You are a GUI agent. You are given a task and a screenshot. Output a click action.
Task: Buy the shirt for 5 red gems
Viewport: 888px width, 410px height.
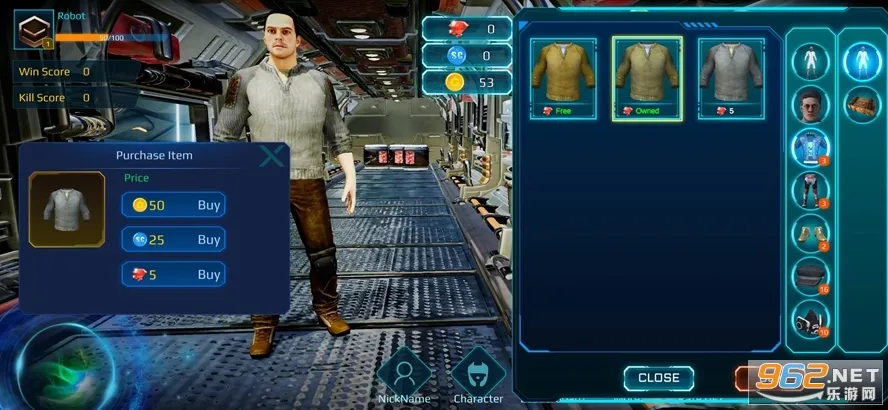(x=173, y=274)
